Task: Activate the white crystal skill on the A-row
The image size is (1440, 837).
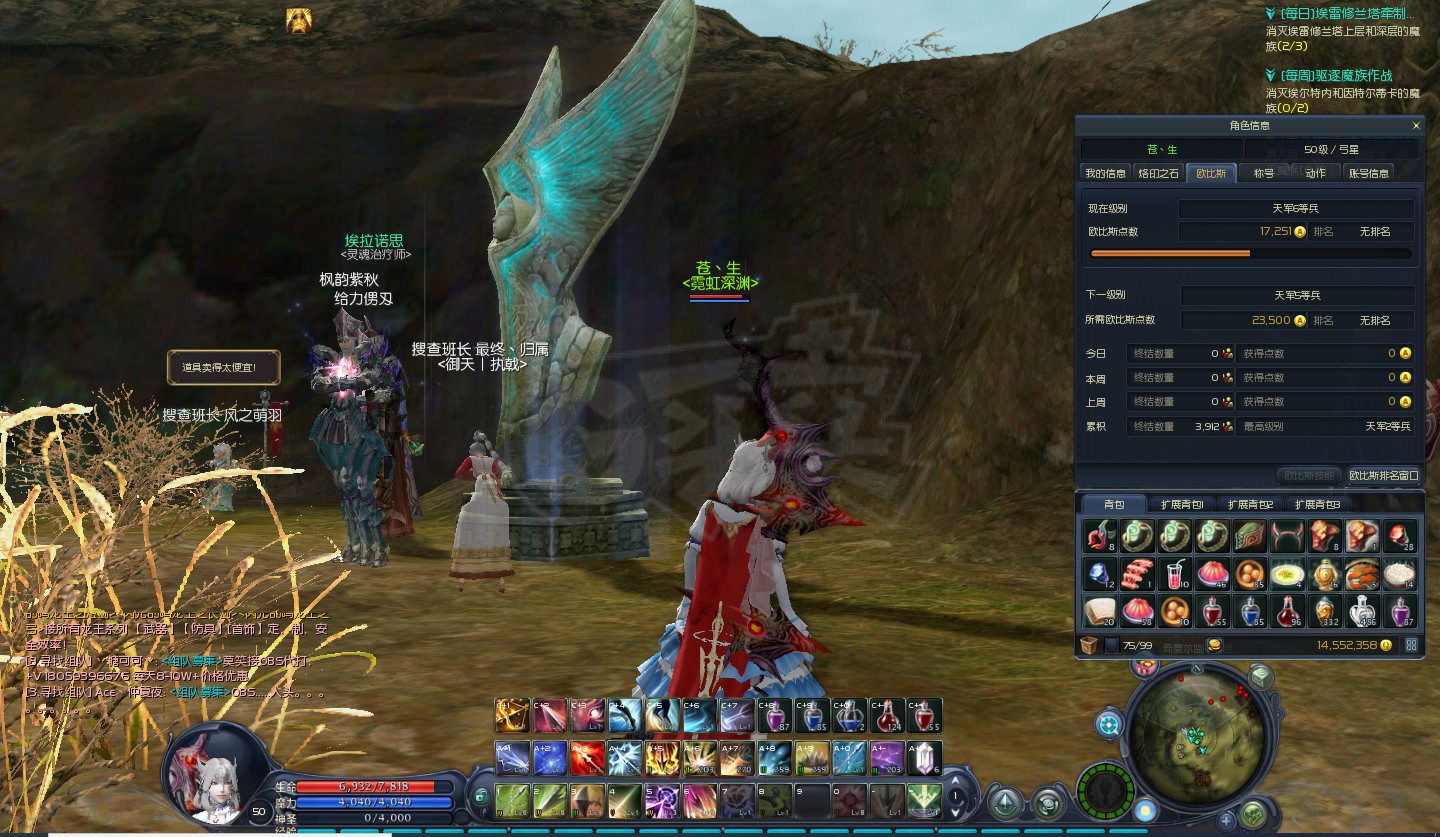Action: point(923,758)
